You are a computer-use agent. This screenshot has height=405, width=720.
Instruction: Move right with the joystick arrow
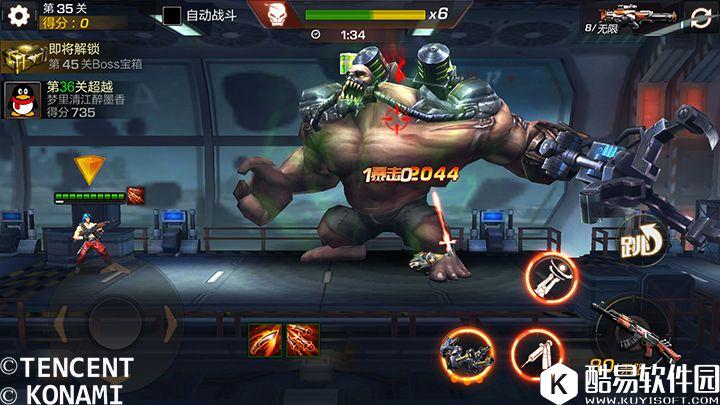(168, 325)
